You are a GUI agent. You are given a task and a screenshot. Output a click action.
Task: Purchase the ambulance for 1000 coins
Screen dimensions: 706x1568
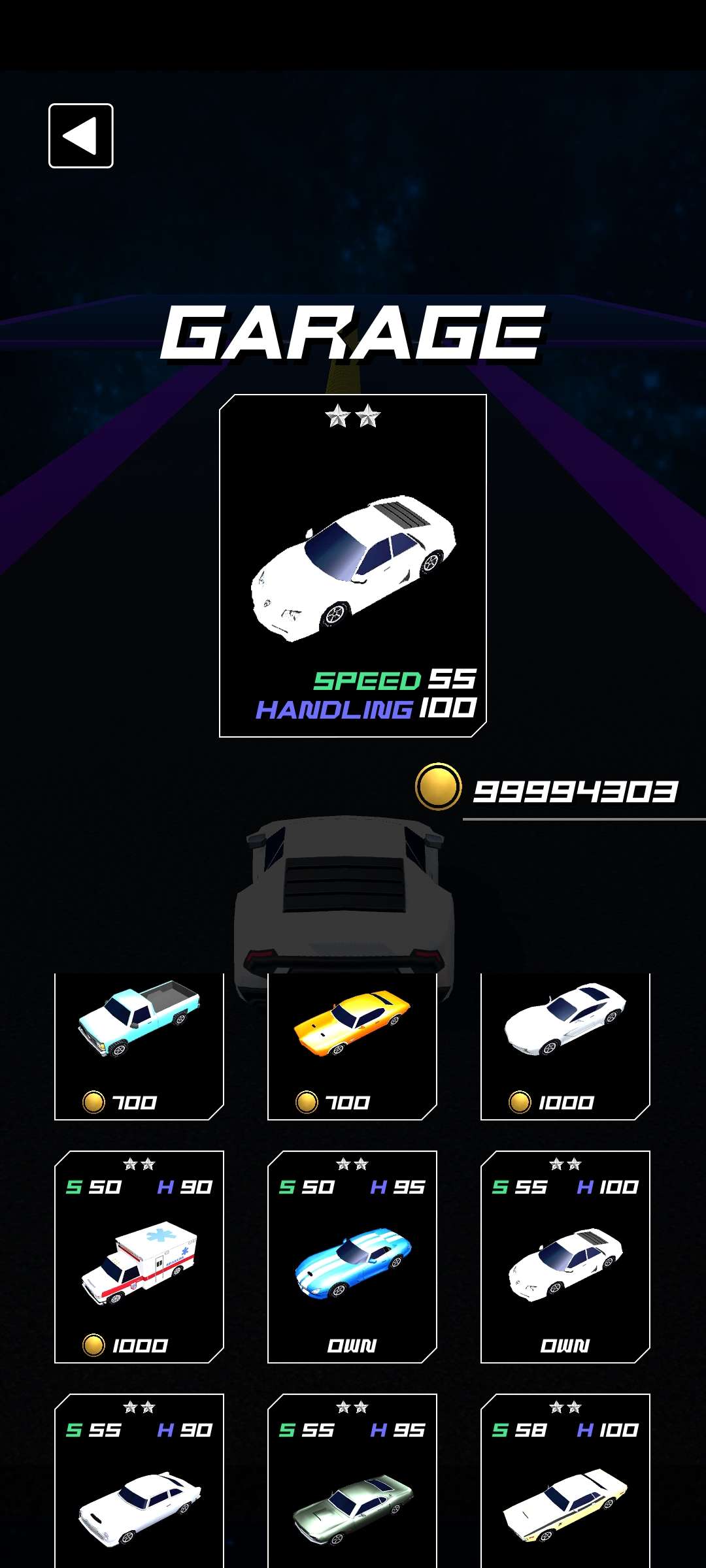pyautogui.click(x=139, y=1258)
